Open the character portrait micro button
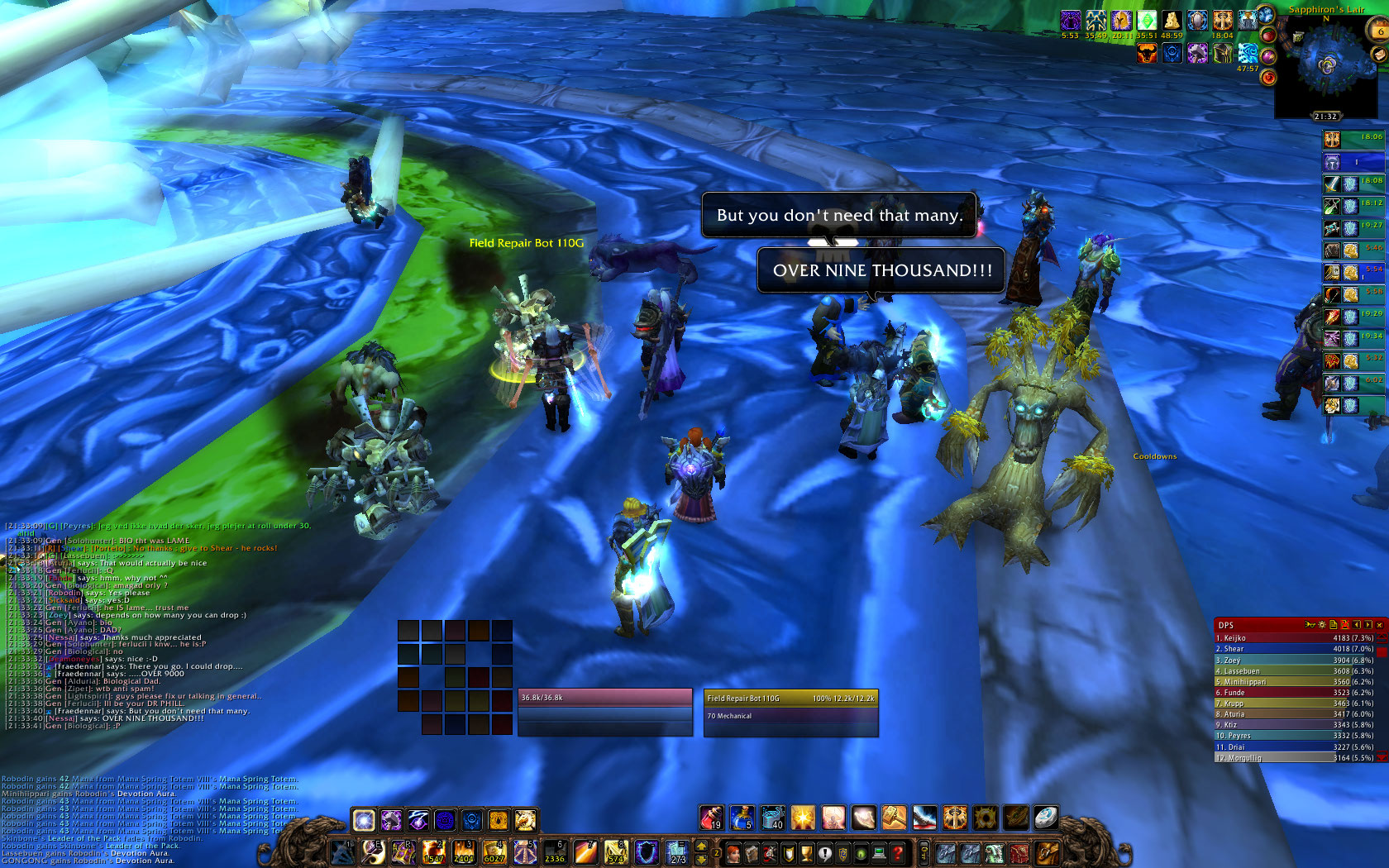The width and height of the screenshot is (1389, 868). [733, 852]
